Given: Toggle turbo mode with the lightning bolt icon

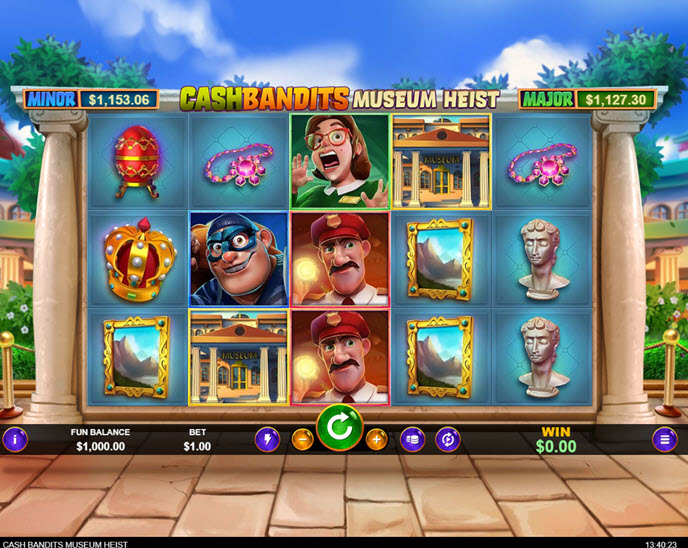Looking at the screenshot, I should pos(268,439).
